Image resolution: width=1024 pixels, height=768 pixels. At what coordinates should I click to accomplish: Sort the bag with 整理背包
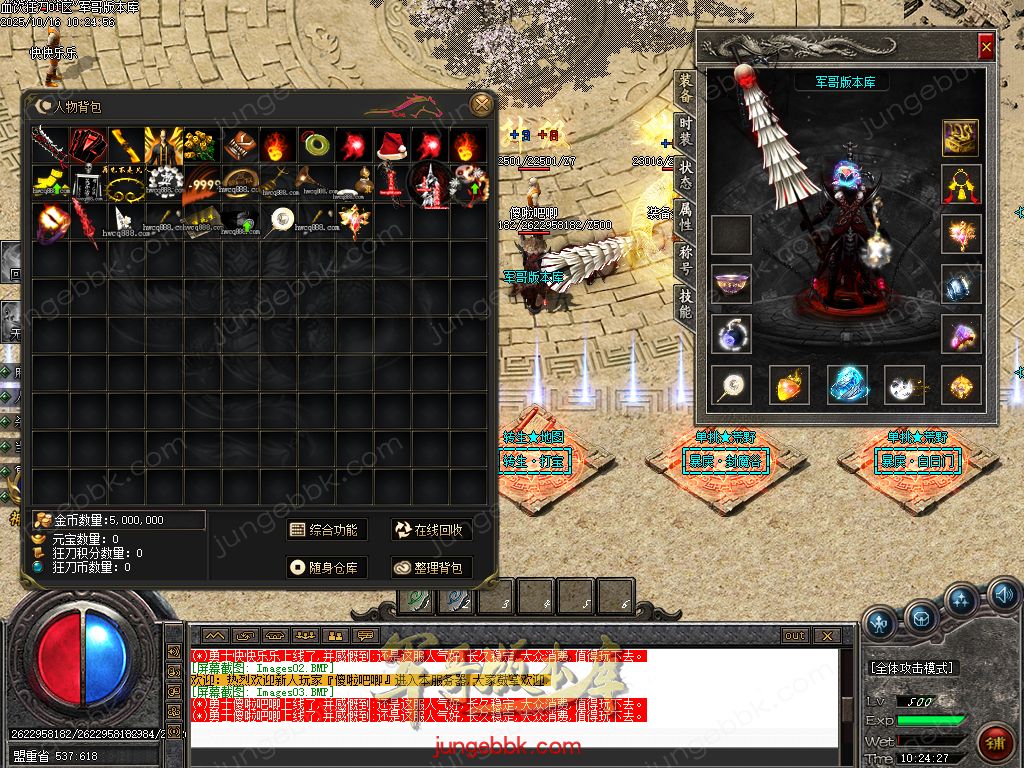(430, 568)
